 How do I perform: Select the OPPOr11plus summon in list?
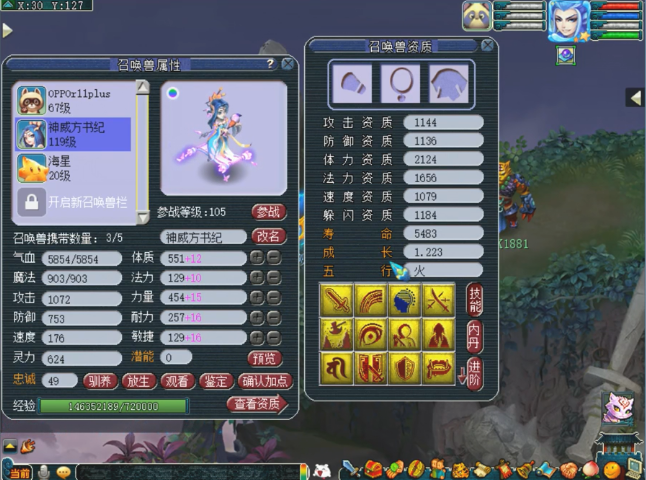tap(75, 99)
